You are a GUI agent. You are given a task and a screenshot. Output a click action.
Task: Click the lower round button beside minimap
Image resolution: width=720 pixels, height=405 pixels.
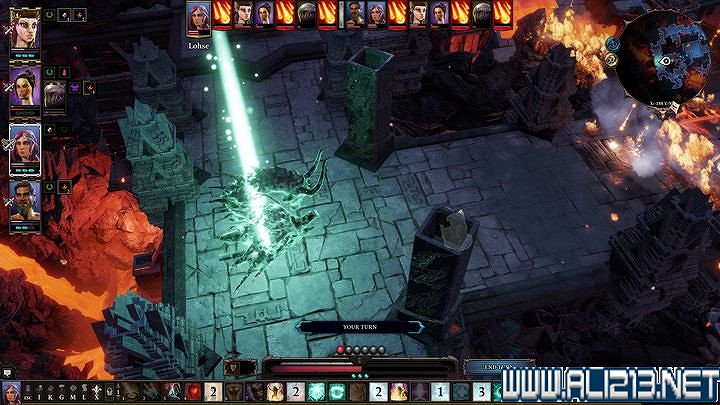pos(611,60)
